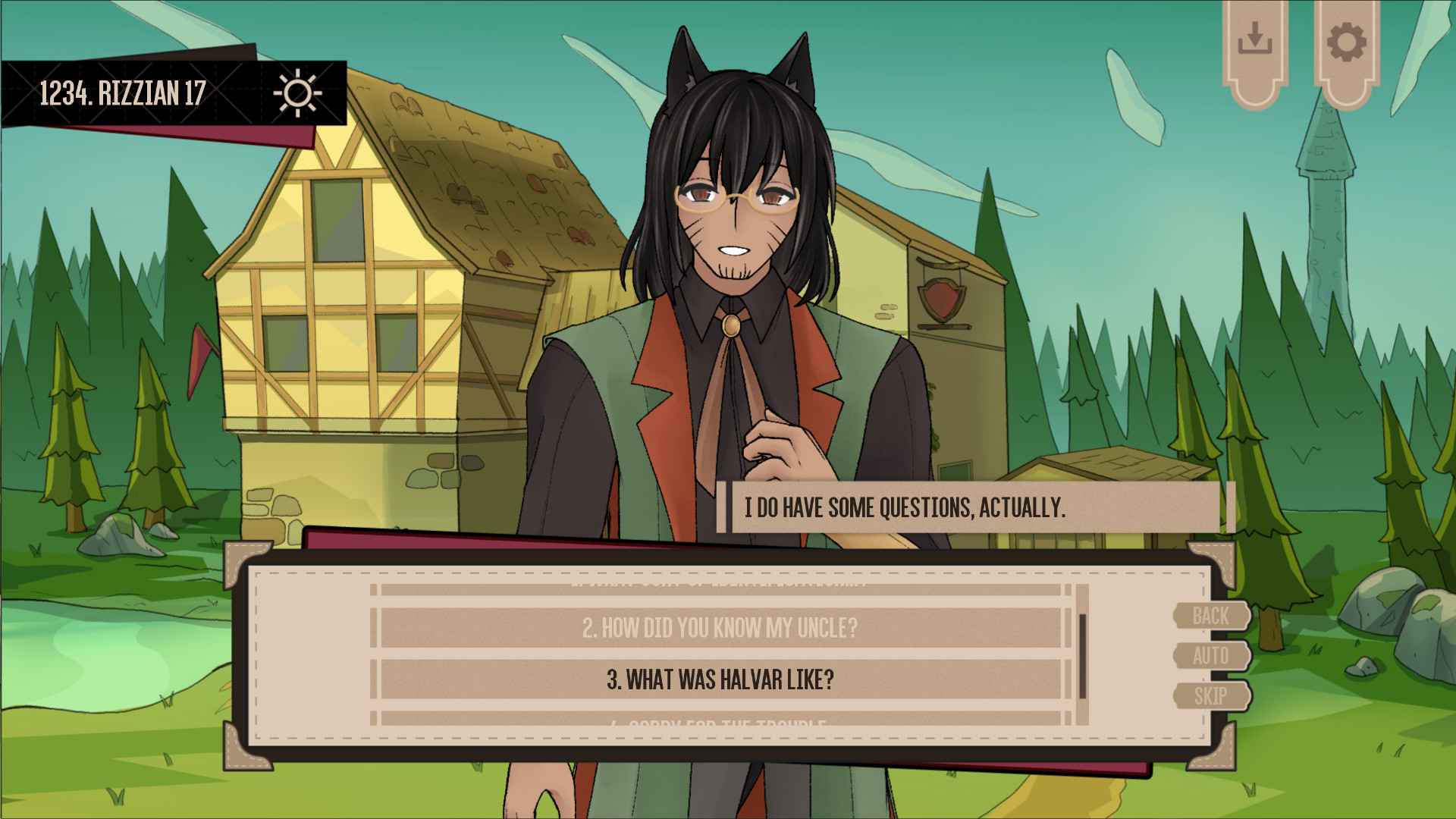Click the sun icon beside the name banner
The image size is (1456, 819).
click(297, 91)
